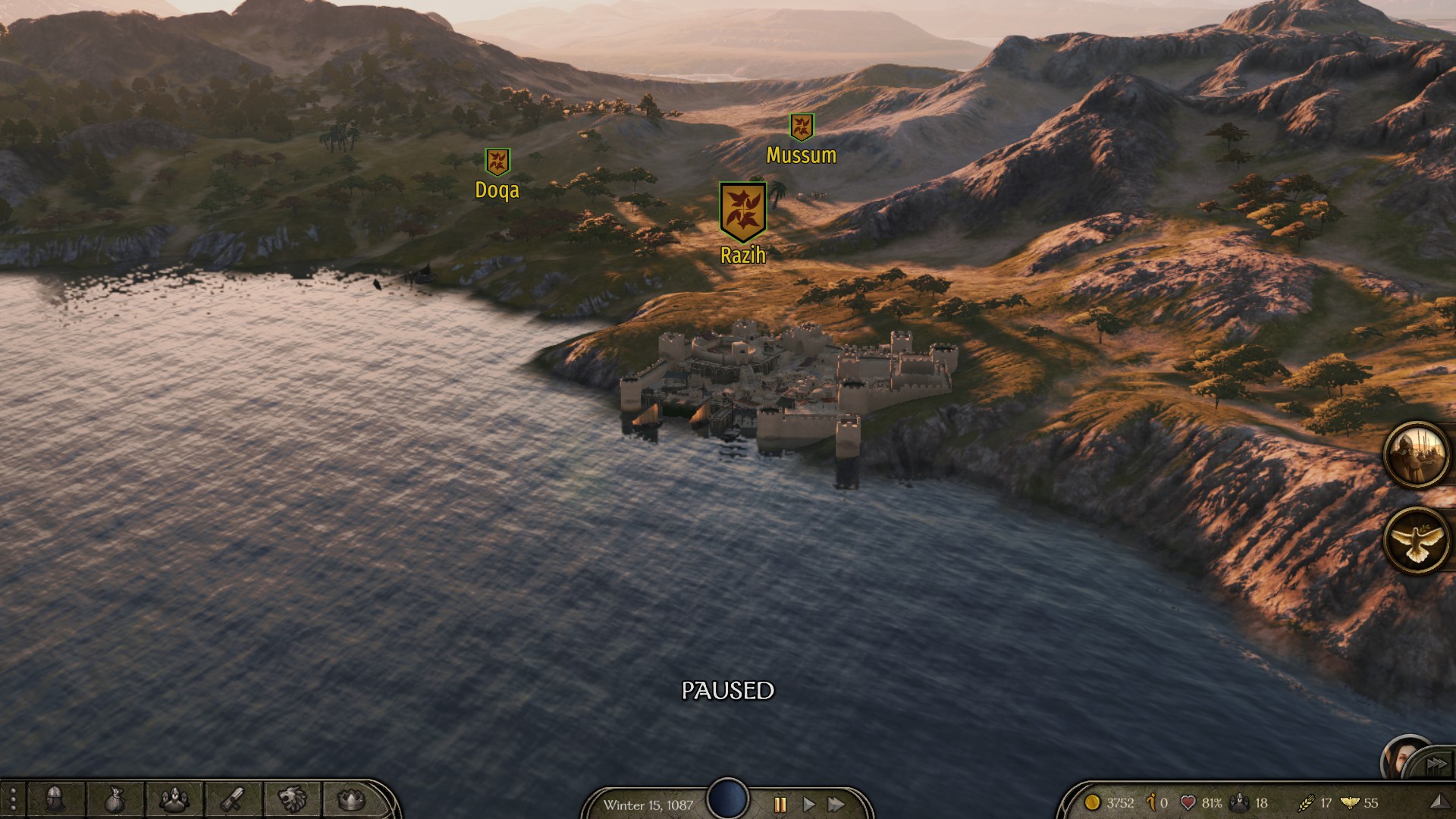Click the orange pause button
Viewport: 1456px width, 819px height.
tap(780, 804)
